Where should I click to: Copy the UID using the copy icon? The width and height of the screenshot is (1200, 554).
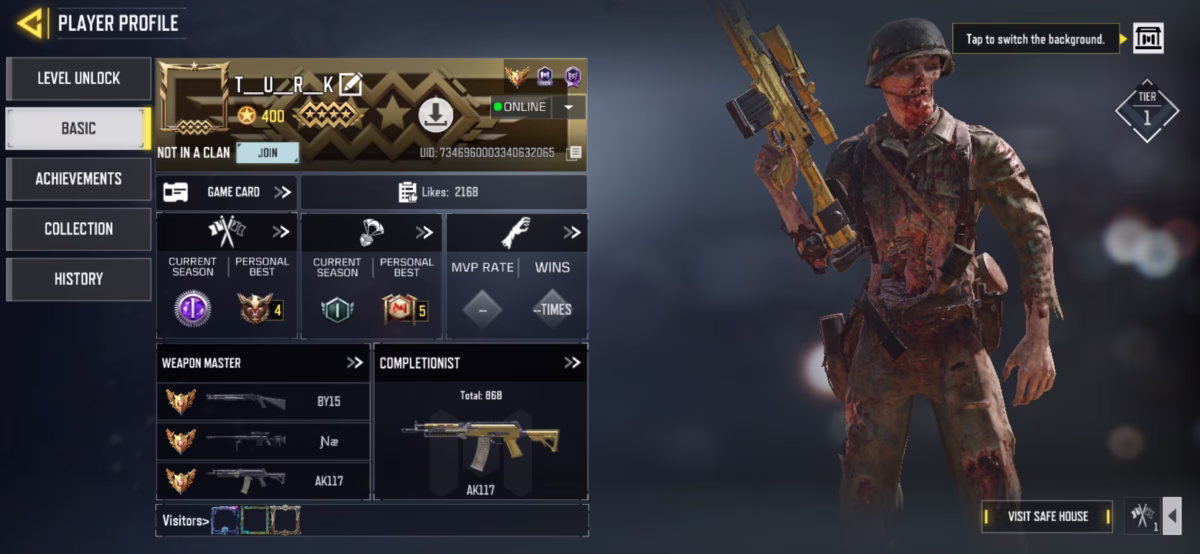pos(574,153)
